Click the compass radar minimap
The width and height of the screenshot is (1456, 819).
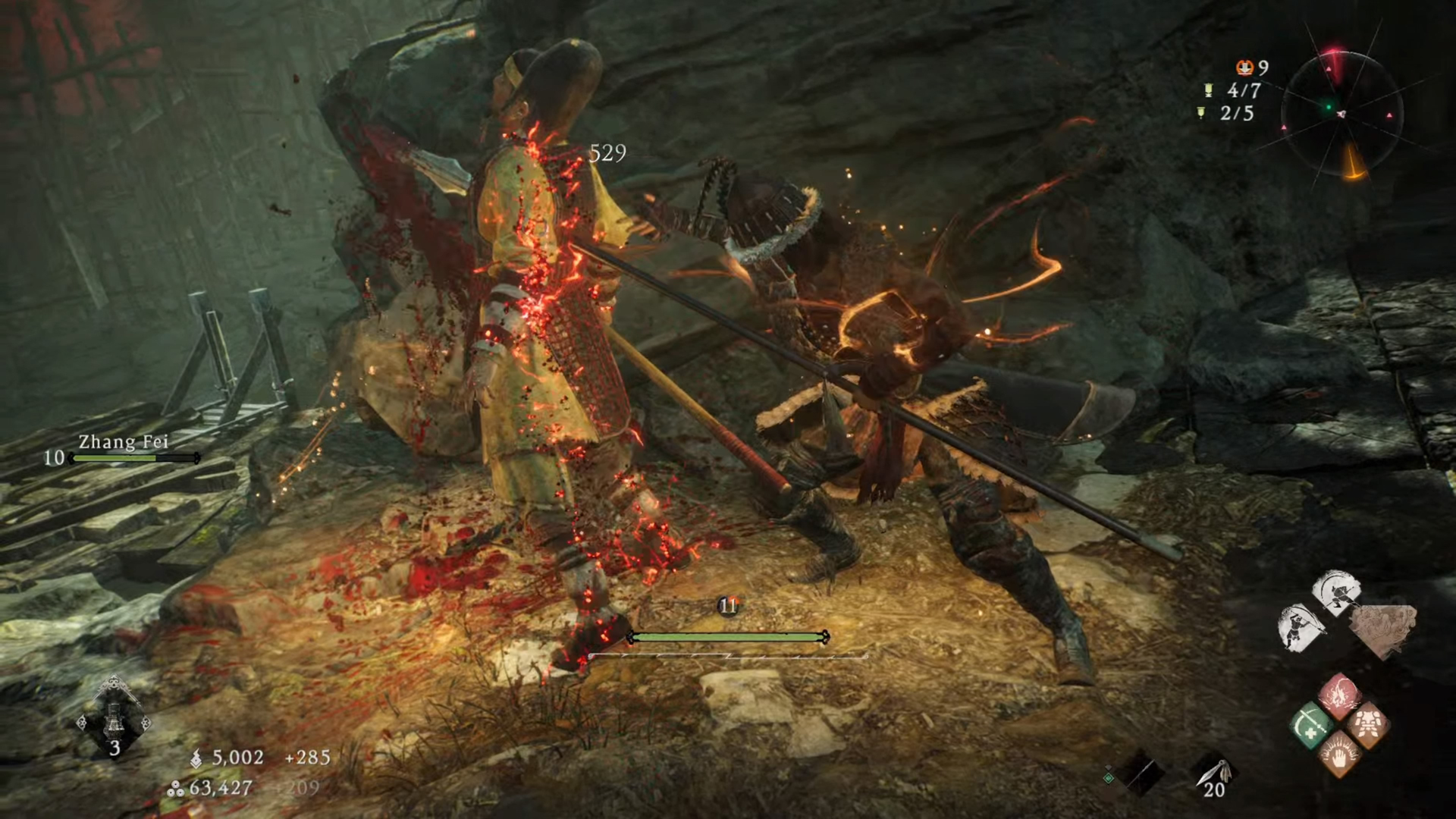(x=1342, y=114)
